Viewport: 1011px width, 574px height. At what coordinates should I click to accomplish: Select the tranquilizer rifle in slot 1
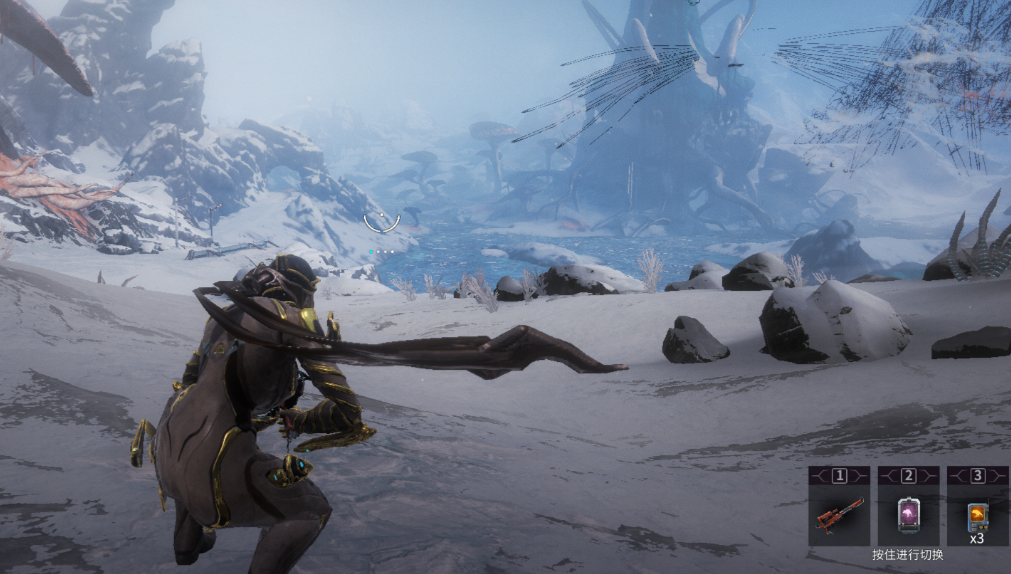pos(838,515)
